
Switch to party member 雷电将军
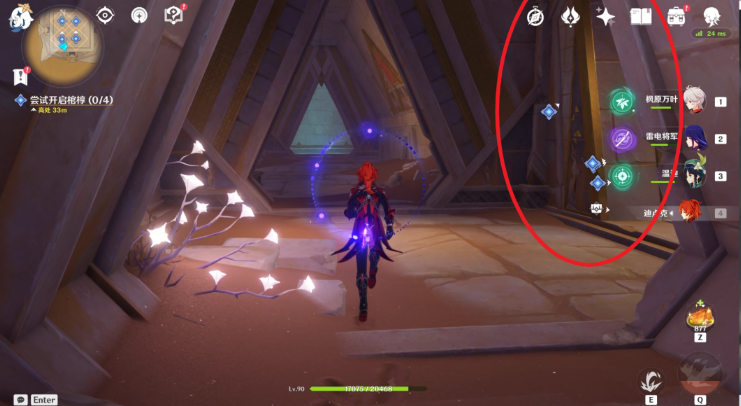coord(694,137)
